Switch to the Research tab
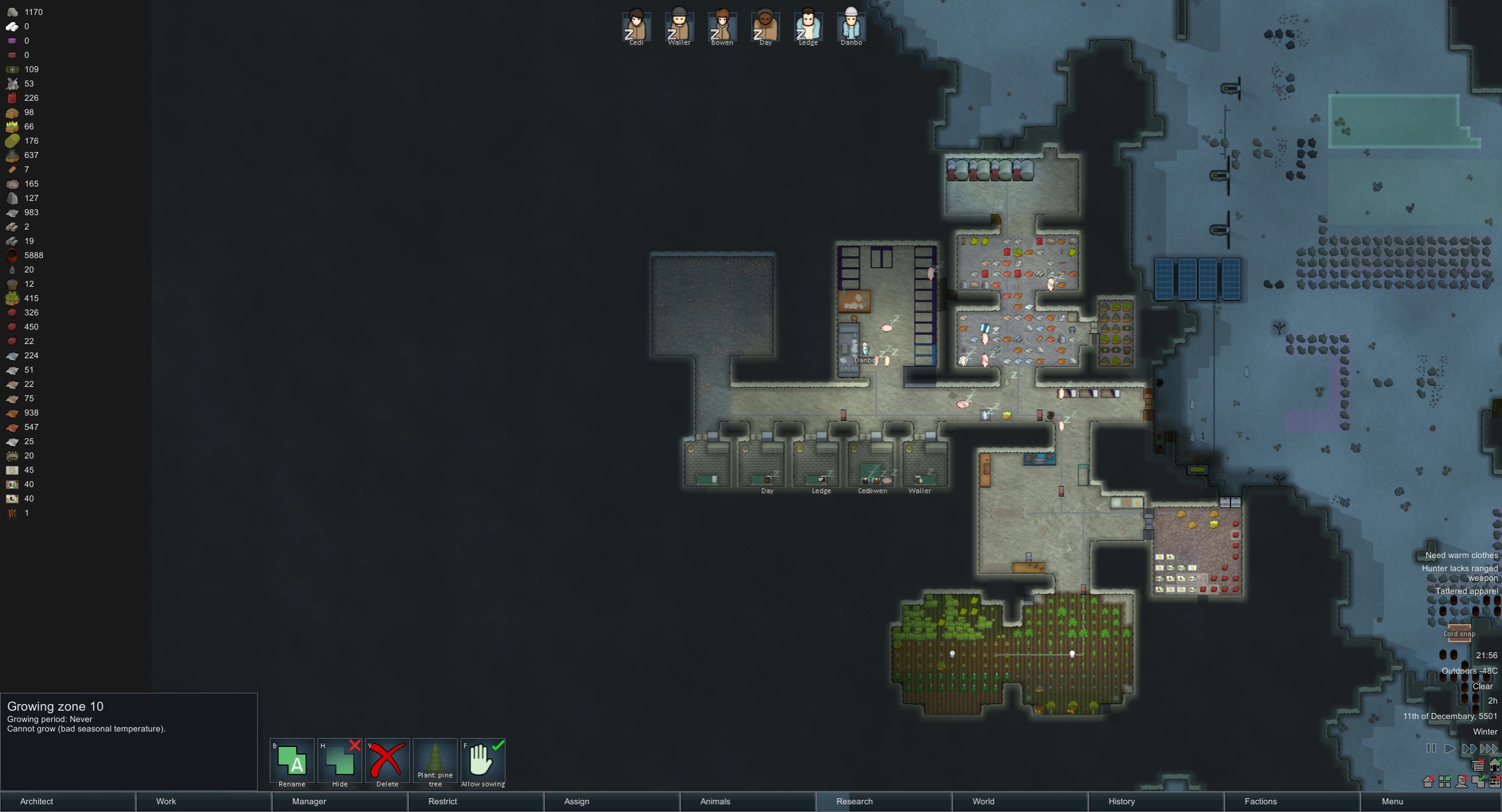 [854, 802]
